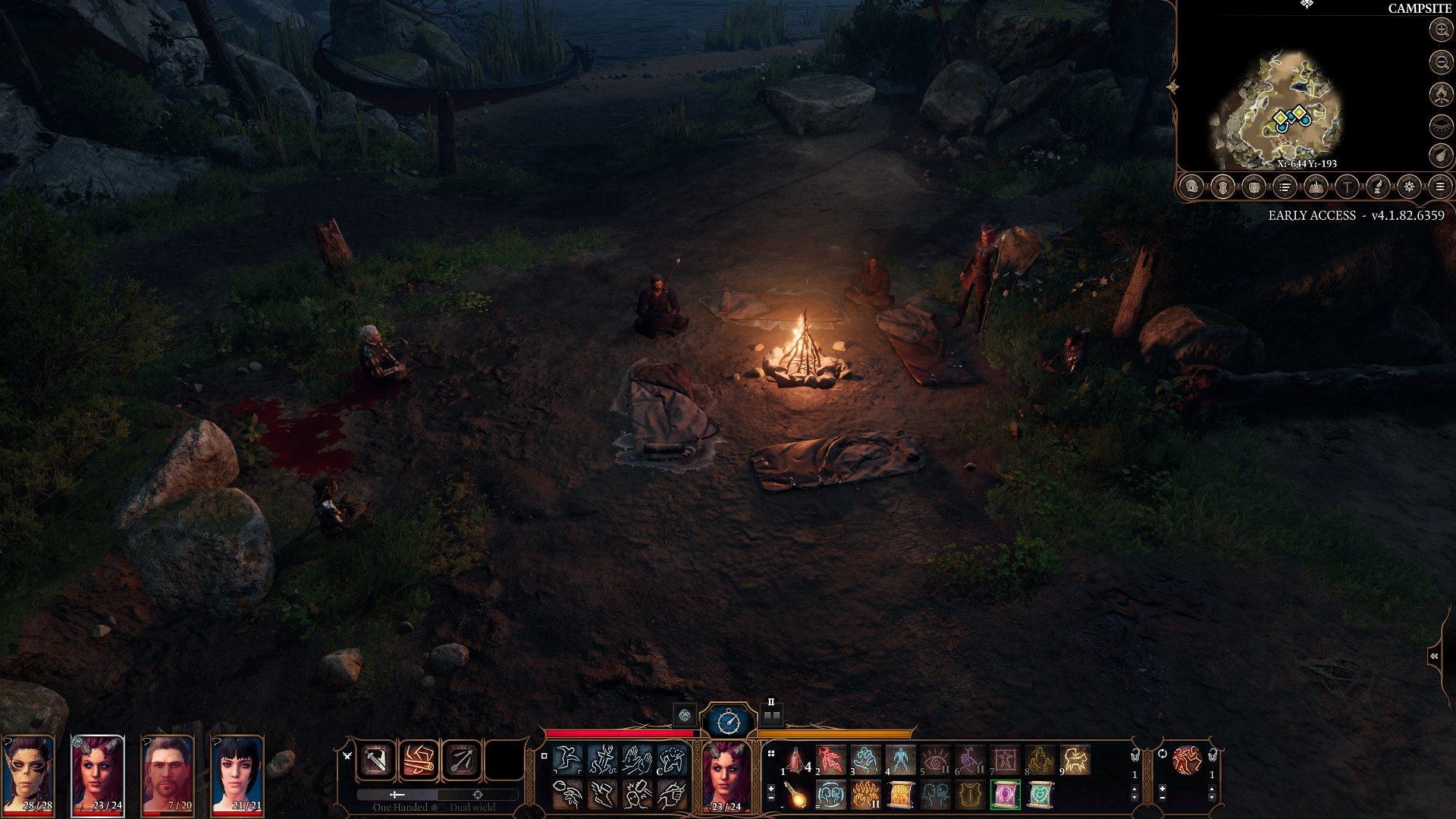Cast the red lightning spell in slot 2
This screenshot has width=1456, height=819.
coord(830,759)
